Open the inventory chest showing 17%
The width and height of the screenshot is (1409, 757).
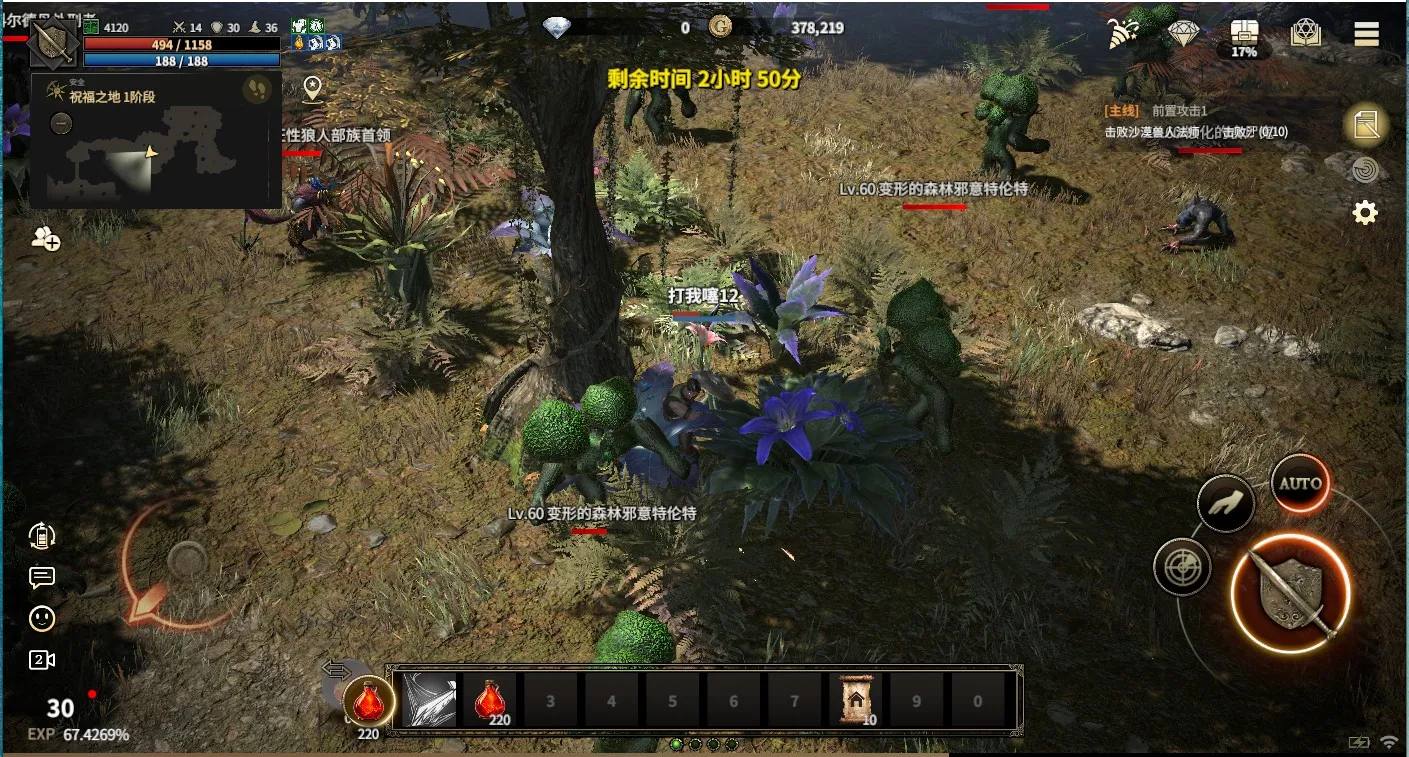point(1244,36)
